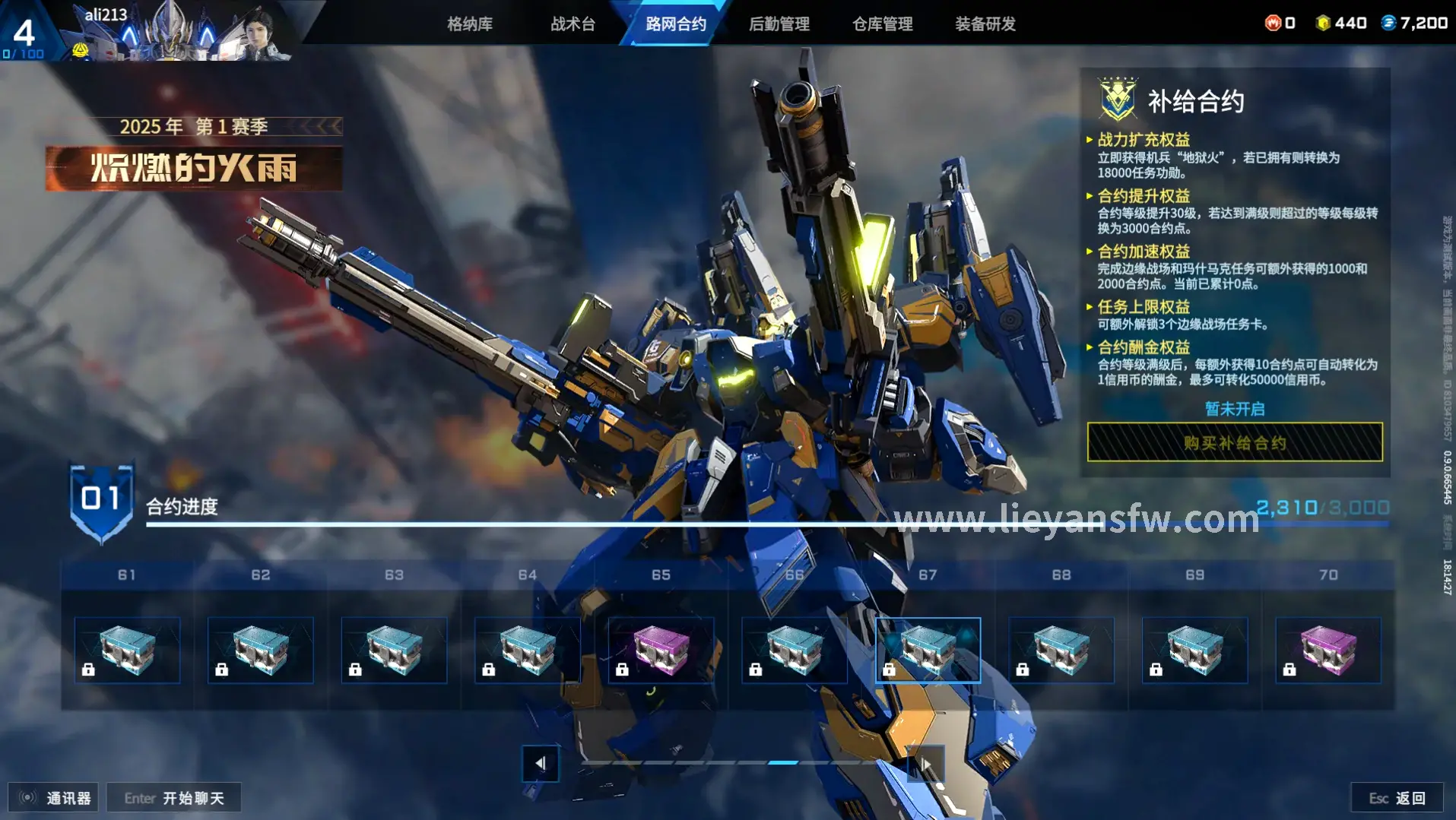
Task: Select the highlighted level 67 reward crate
Action: 928,651
